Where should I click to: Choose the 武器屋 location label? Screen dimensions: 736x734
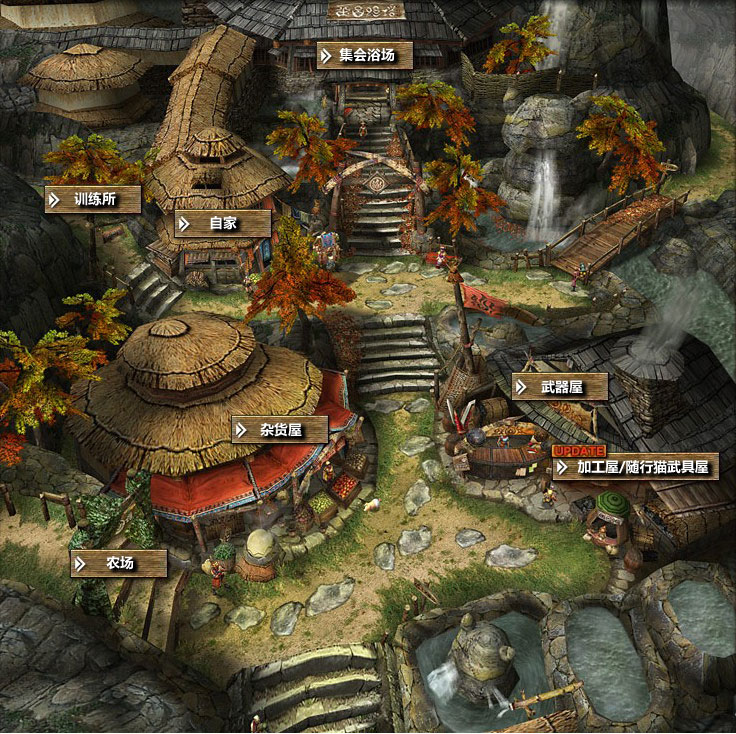click(x=560, y=387)
